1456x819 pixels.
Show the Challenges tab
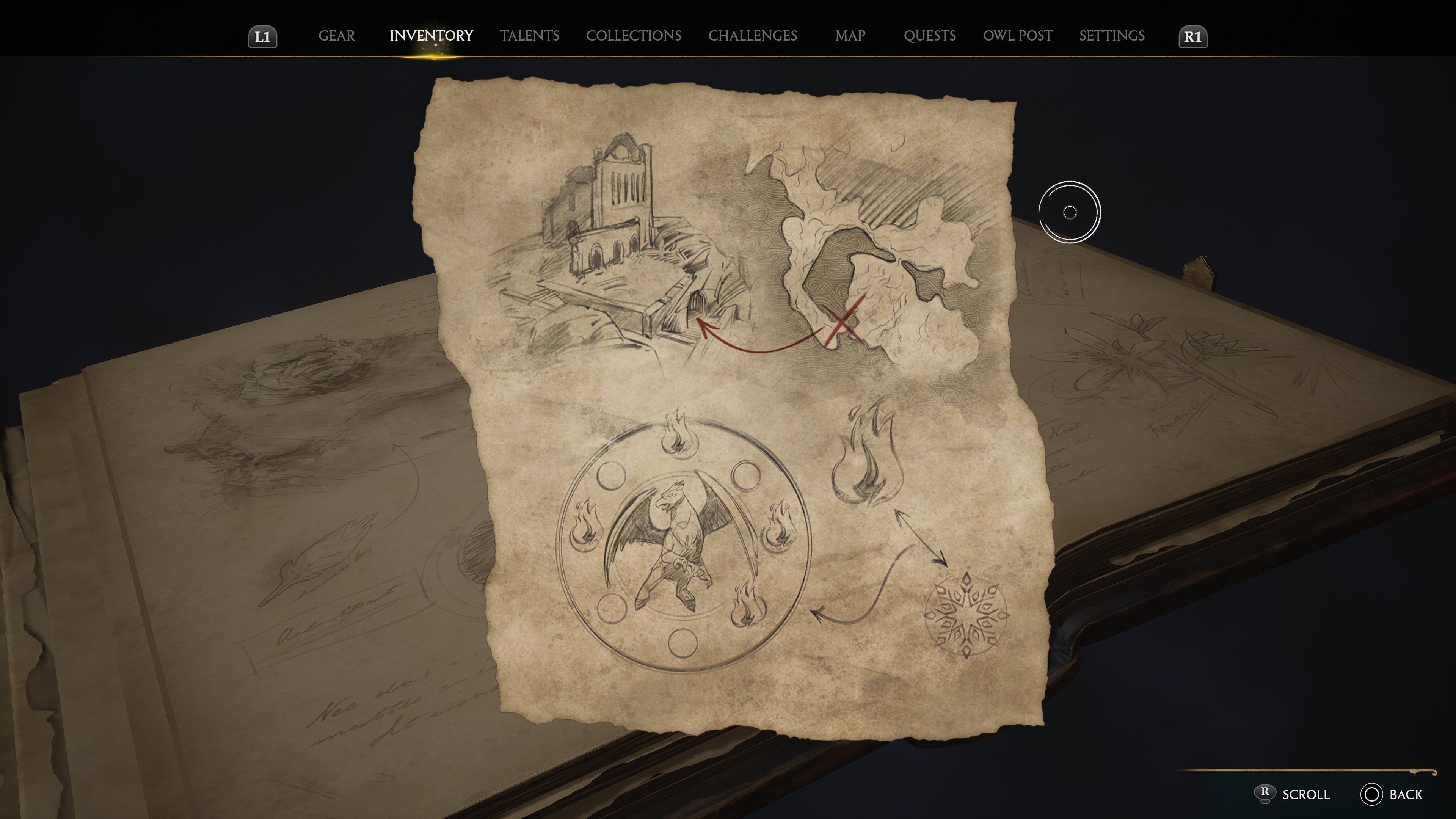point(752,36)
